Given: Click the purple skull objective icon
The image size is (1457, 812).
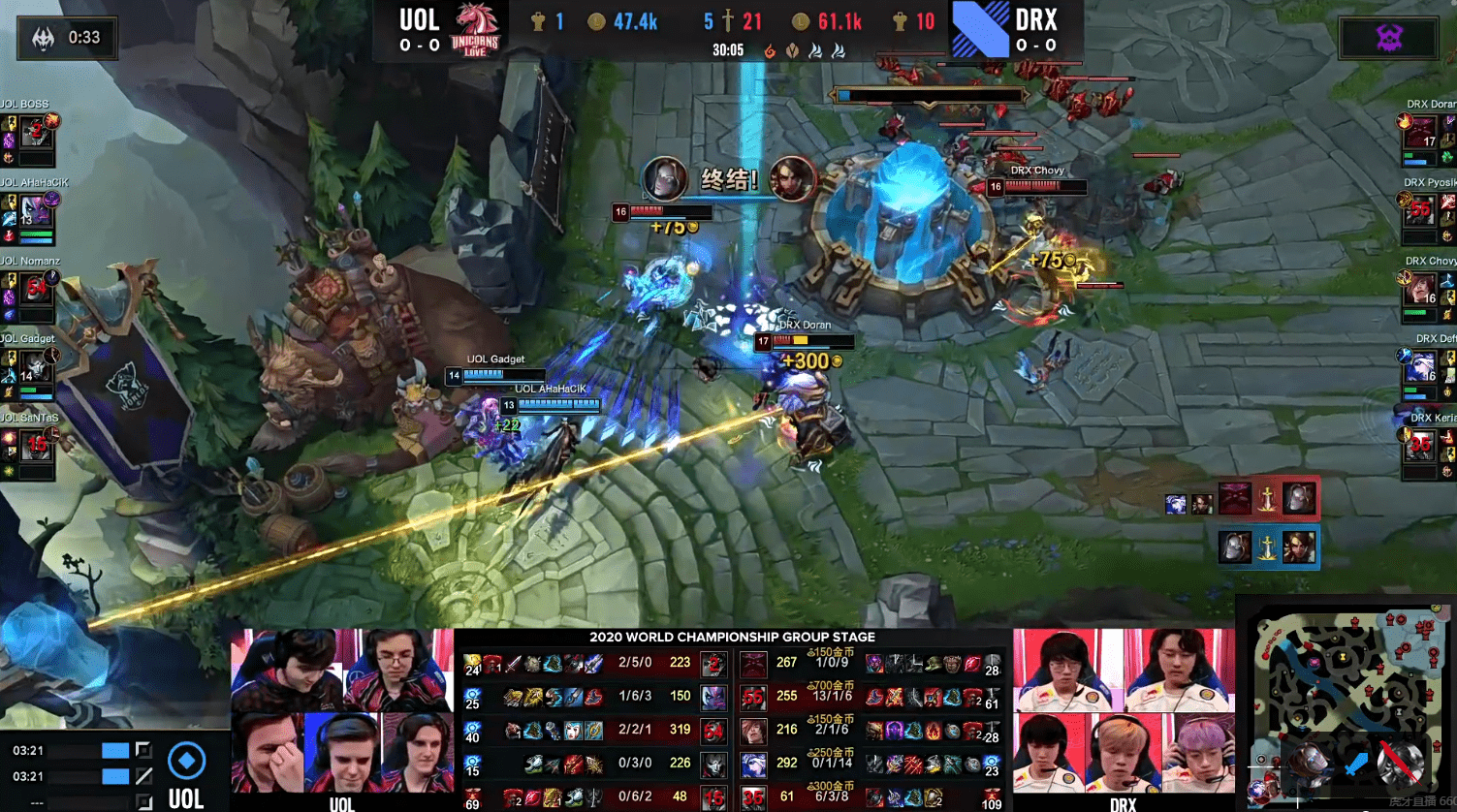Looking at the screenshot, I should click(1389, 38).
